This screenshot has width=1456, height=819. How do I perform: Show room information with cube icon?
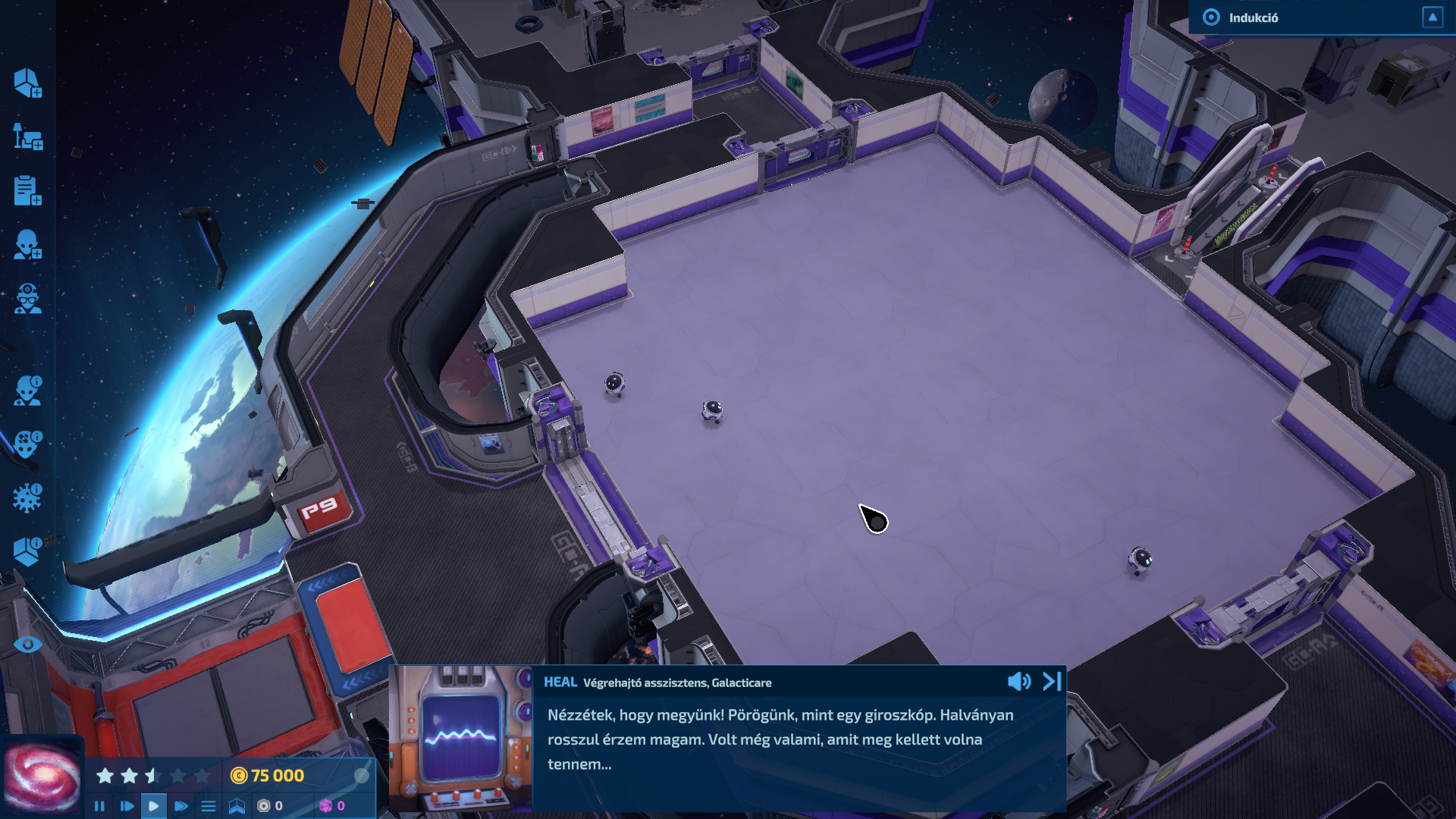point(27,552)
